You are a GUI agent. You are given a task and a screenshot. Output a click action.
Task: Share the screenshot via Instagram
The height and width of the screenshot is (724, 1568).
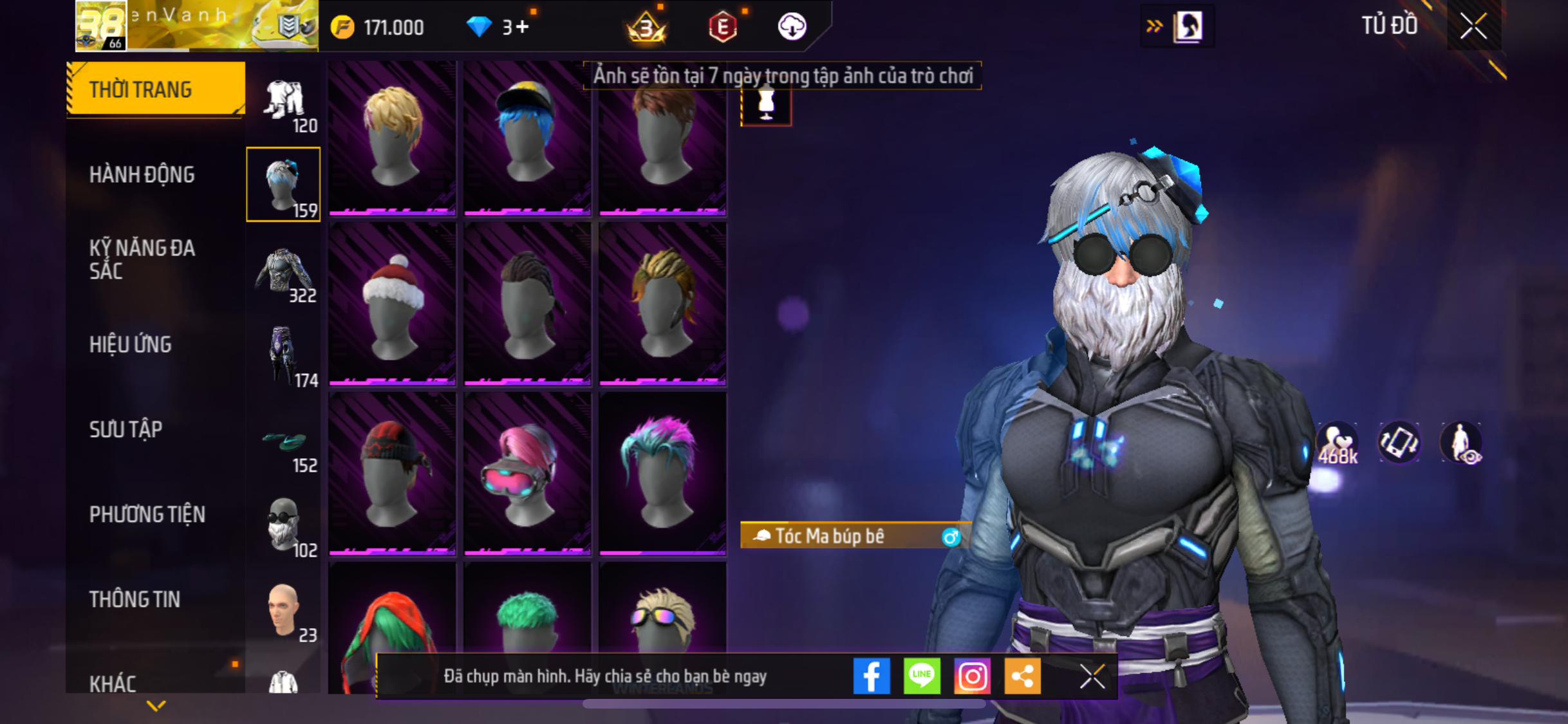[972, 676]
